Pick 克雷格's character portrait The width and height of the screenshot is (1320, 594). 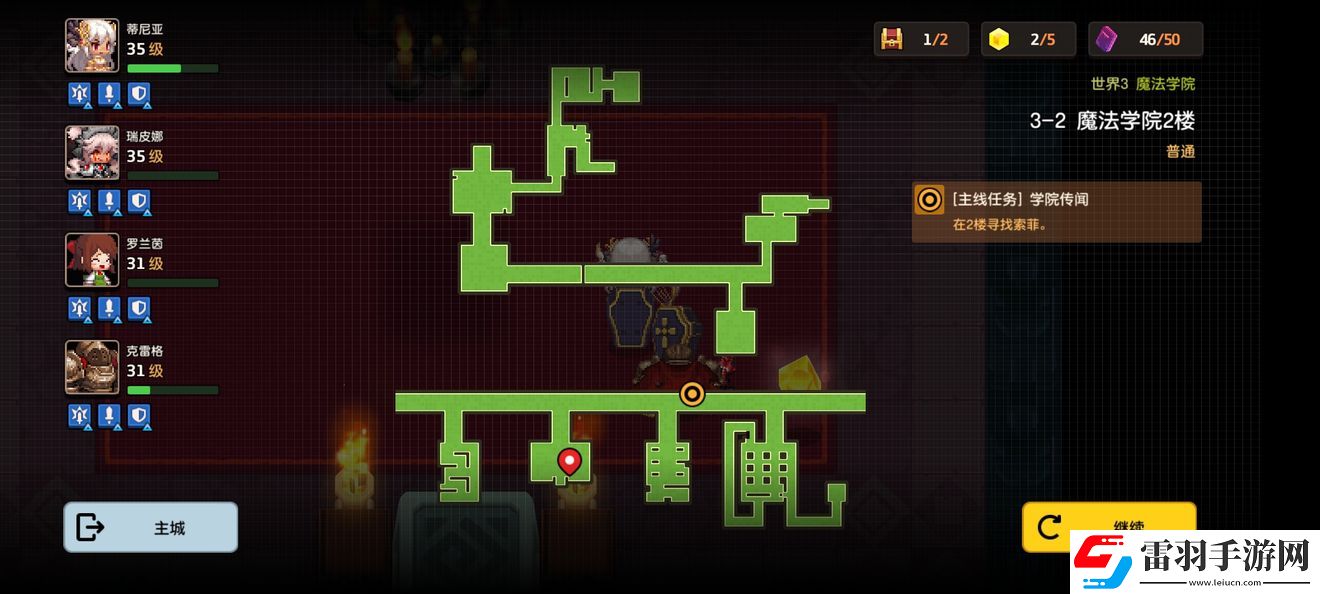(x=92, y=367)
